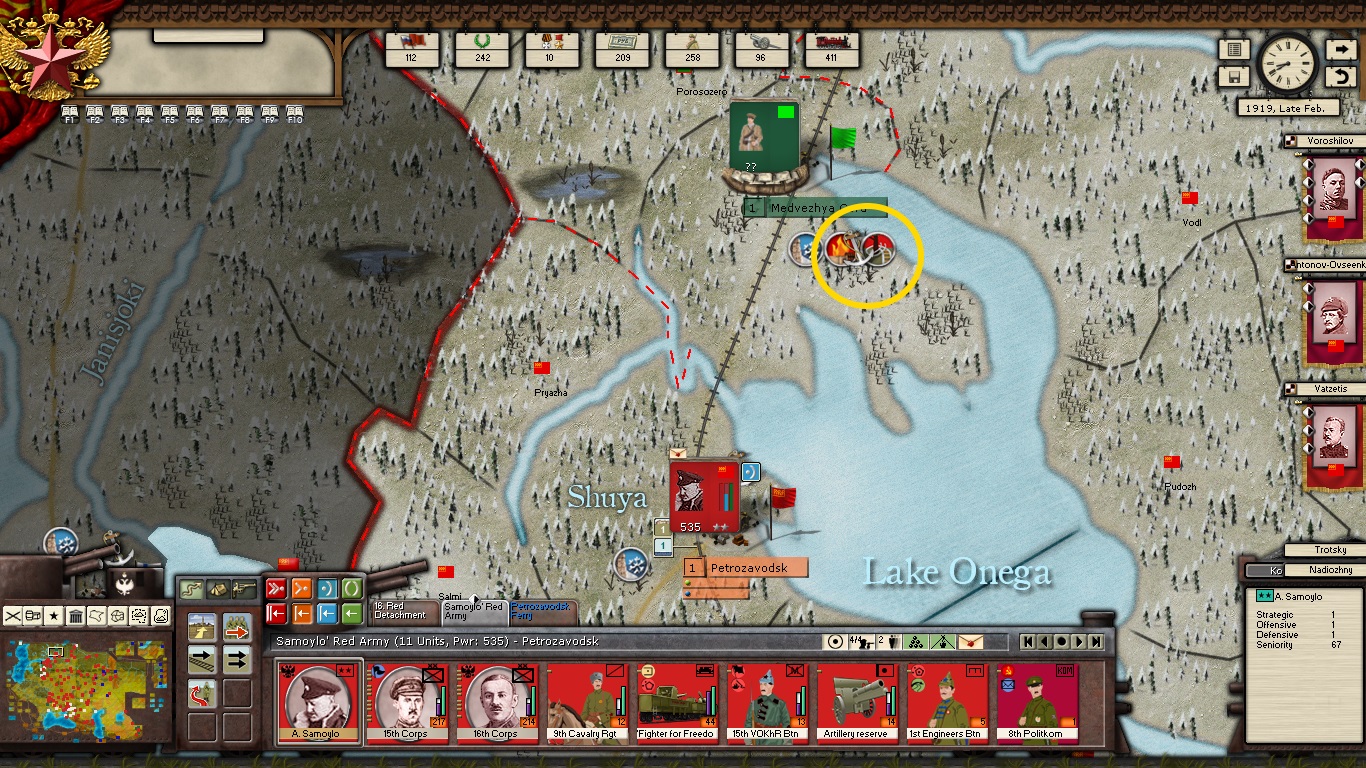Viewport: 1366px width, 768px height.
Task: Switch to the Petrozavodsk Ferry tab
Action: [x=540, y=610]
